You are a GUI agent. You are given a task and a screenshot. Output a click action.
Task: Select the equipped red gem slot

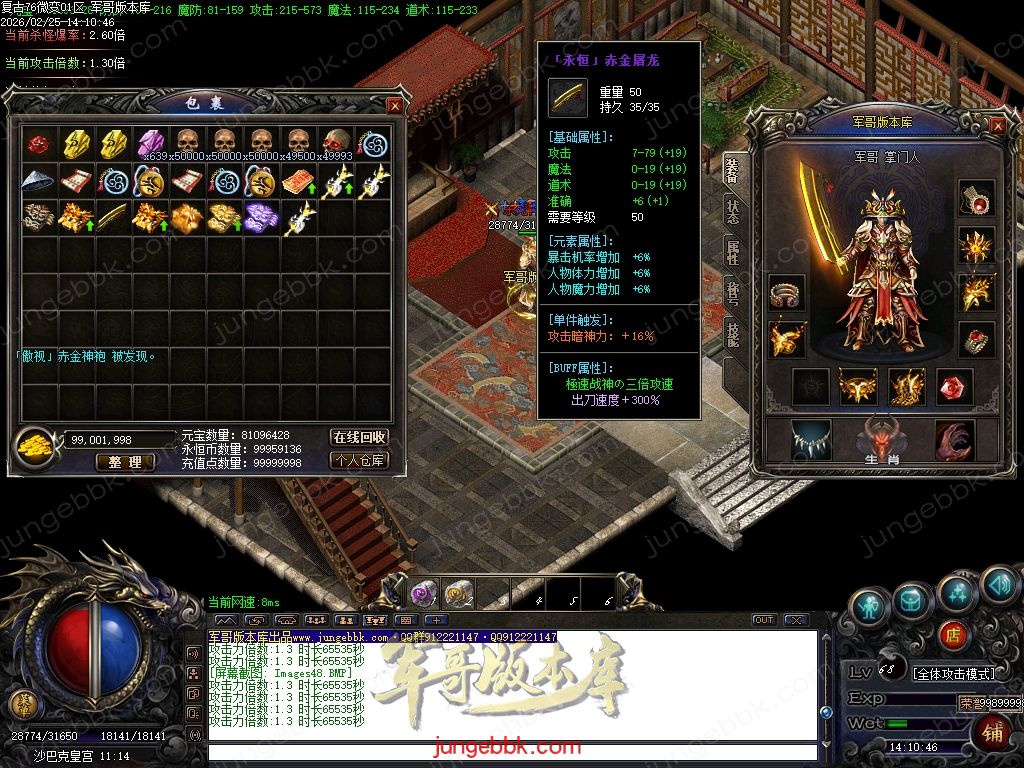point(953,387)
